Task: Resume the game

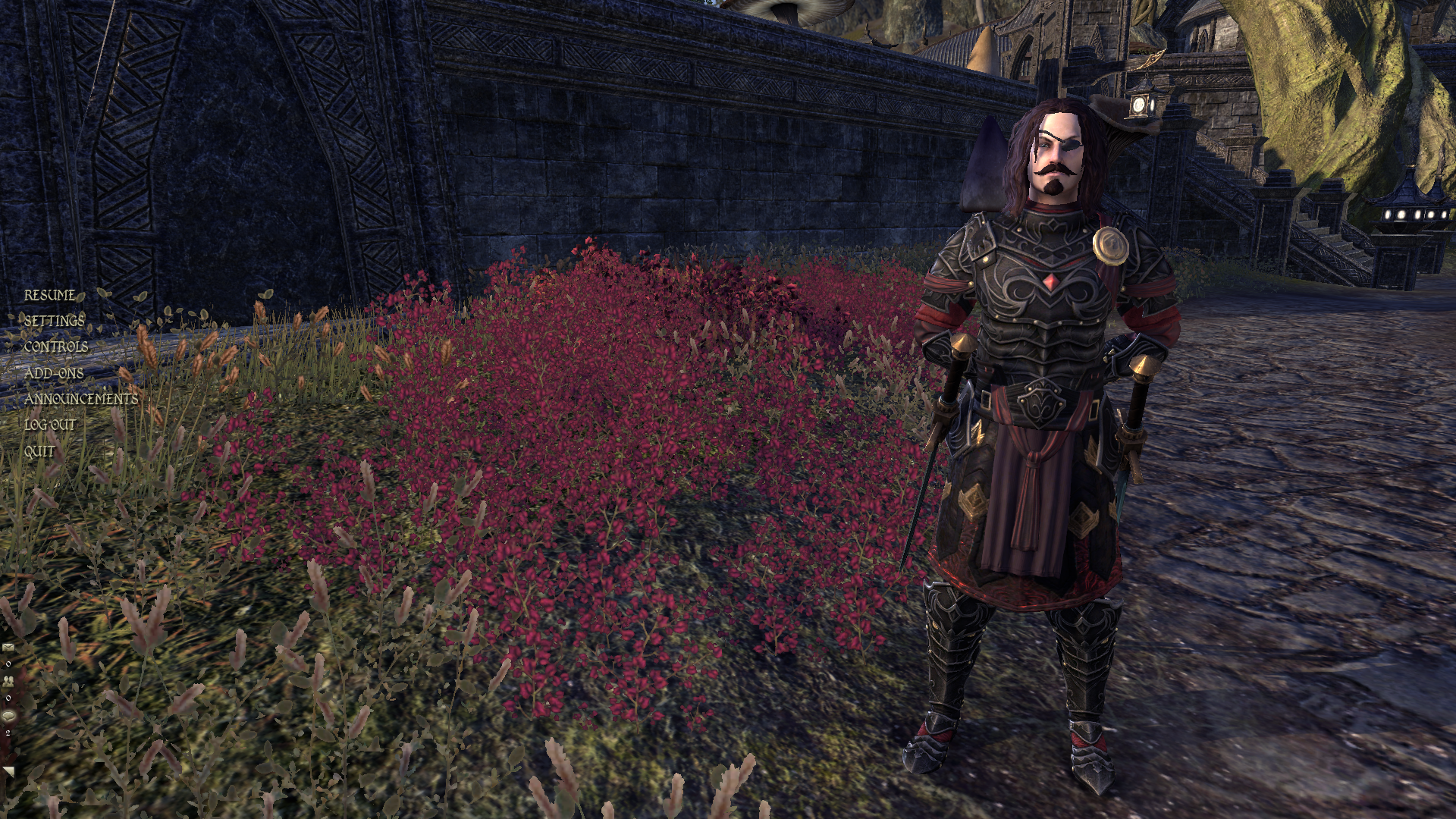Action: (x=50, y=295)
